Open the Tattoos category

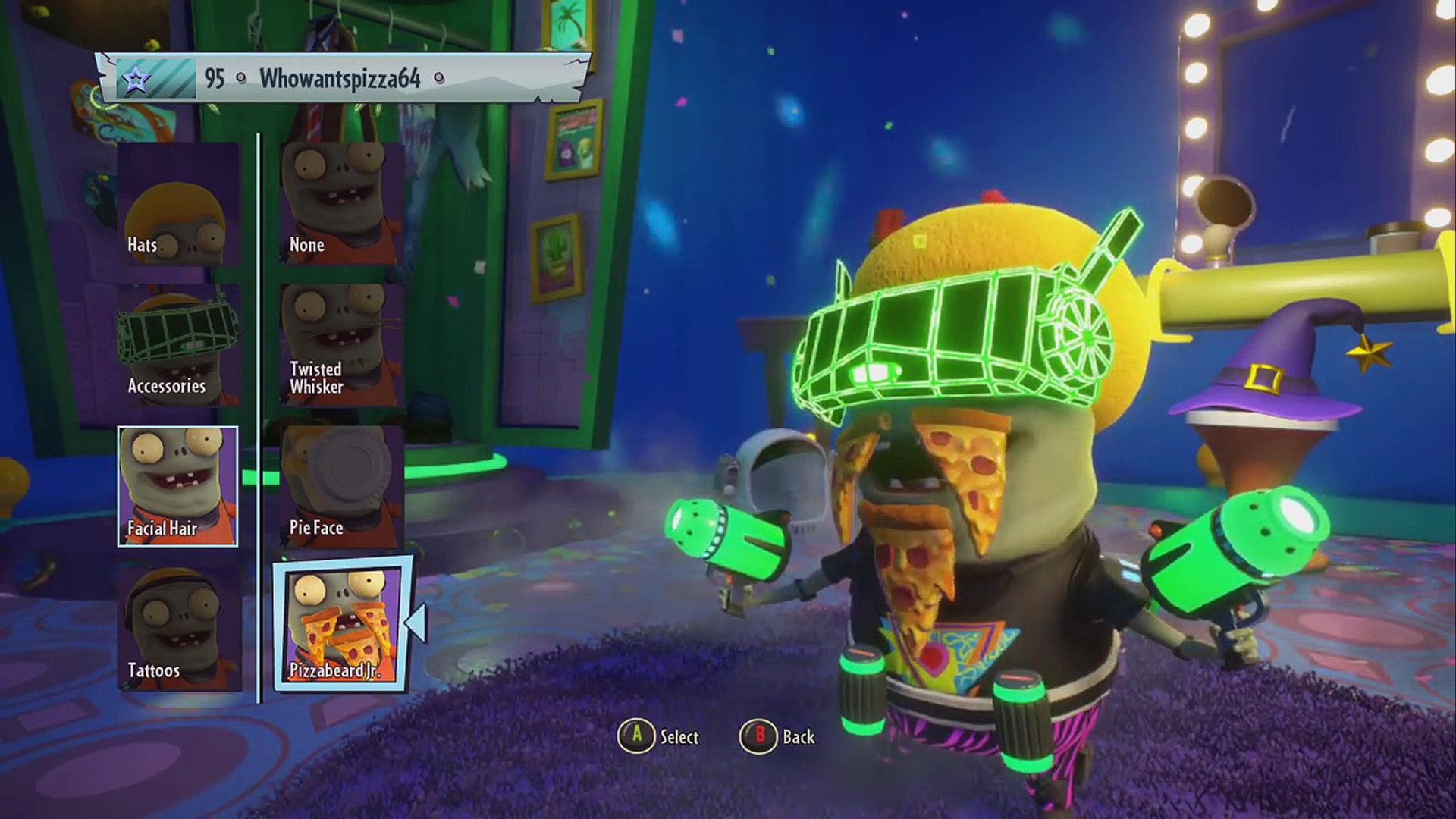click(x=178, y=629)
